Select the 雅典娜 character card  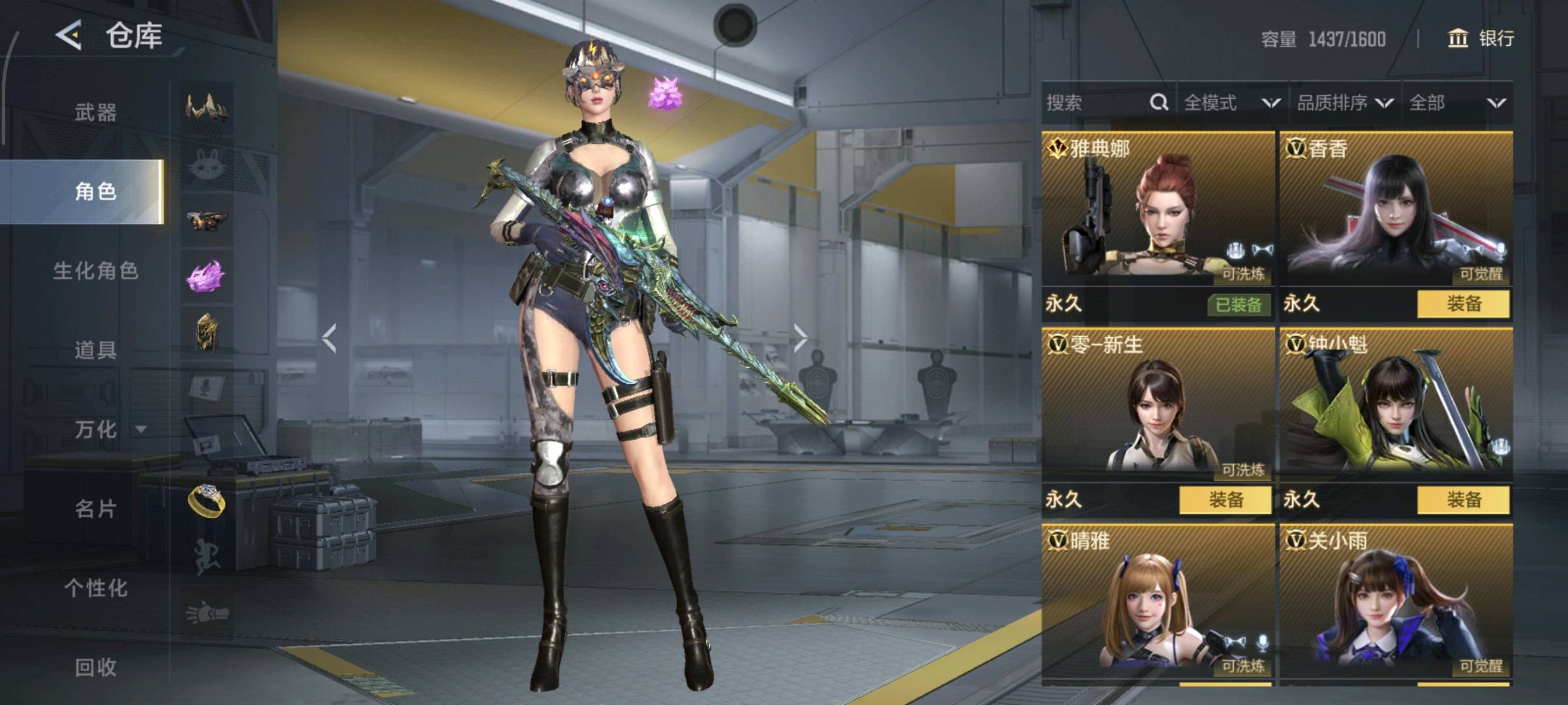tap(1158, 209)
